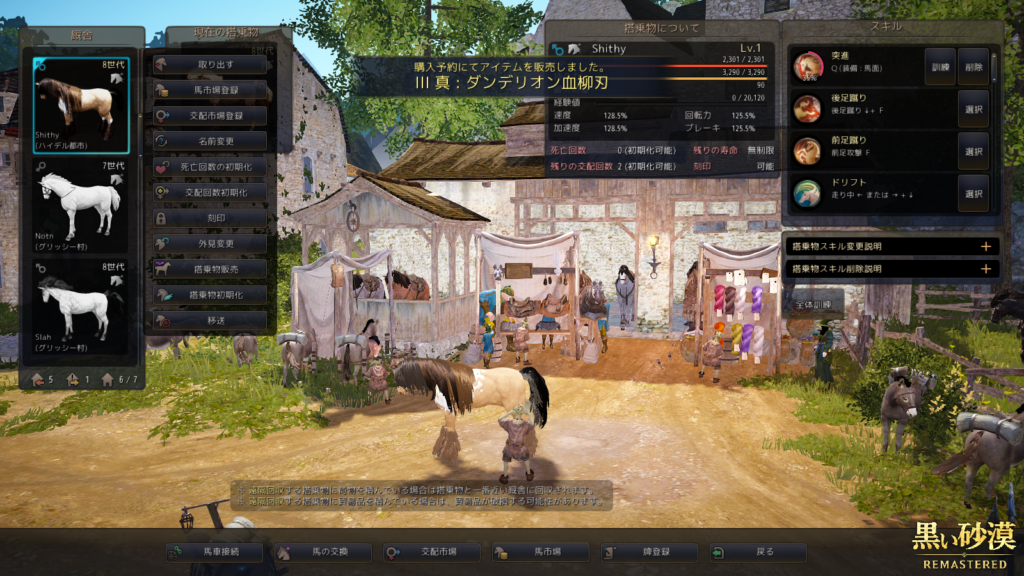Choose the 刻印 branding option

point(210,217)
